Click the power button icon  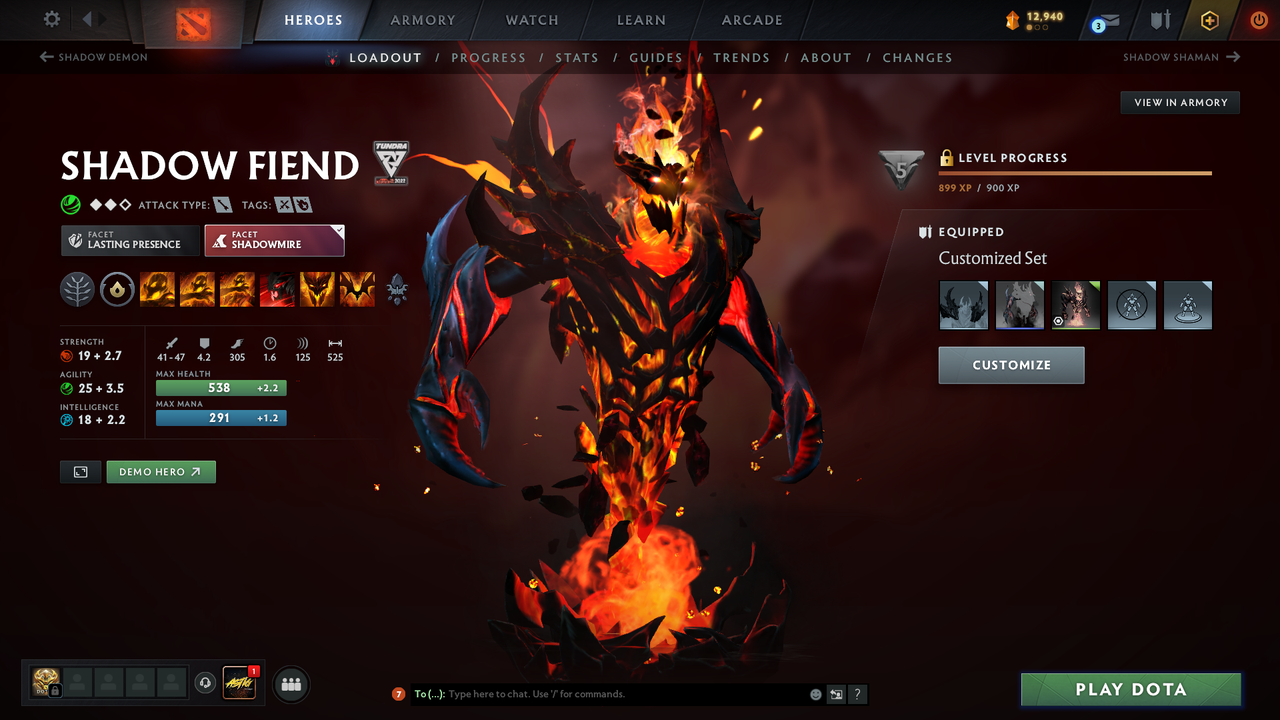pyautogui.click(x=1258, y=19)
